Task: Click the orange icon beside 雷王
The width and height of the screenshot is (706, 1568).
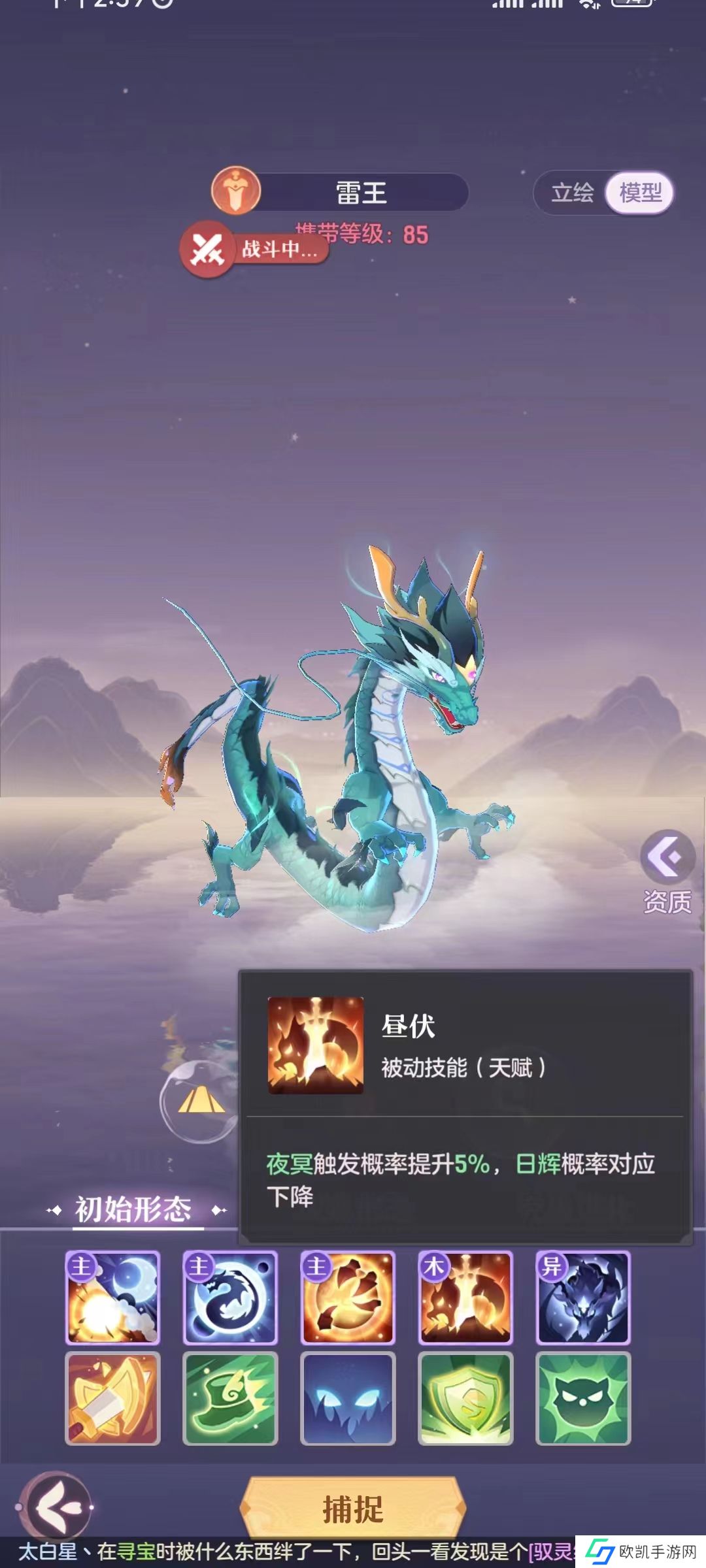Action: [x=236, y=191]
